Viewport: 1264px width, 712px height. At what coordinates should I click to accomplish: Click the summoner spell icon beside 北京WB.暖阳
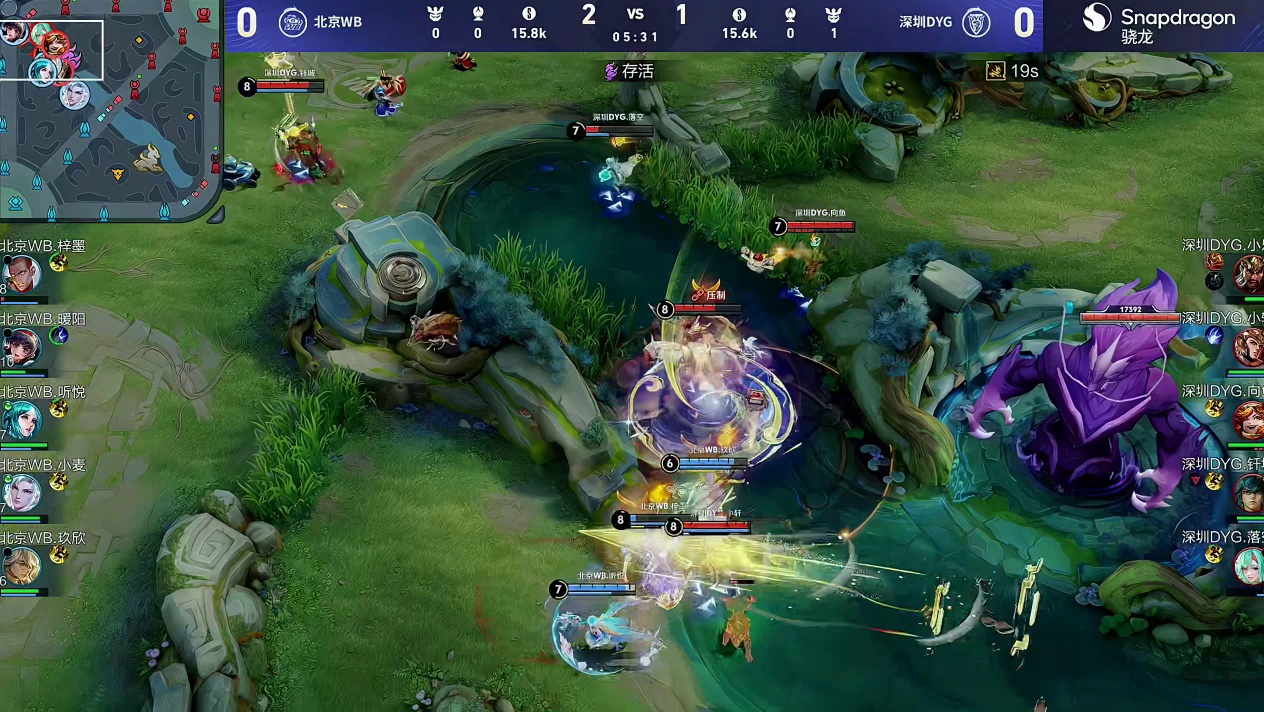[58, 336]
